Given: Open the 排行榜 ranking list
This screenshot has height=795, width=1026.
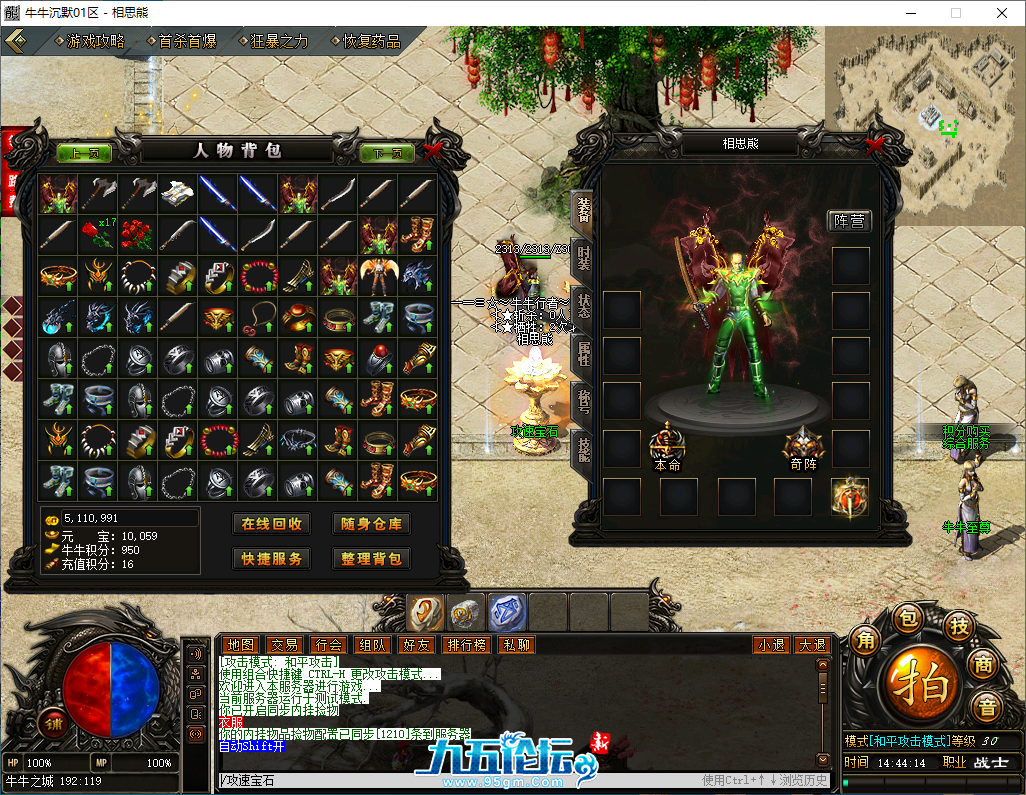Looking at the screenshot, I should pyautogui.click(x=466, y=645).
